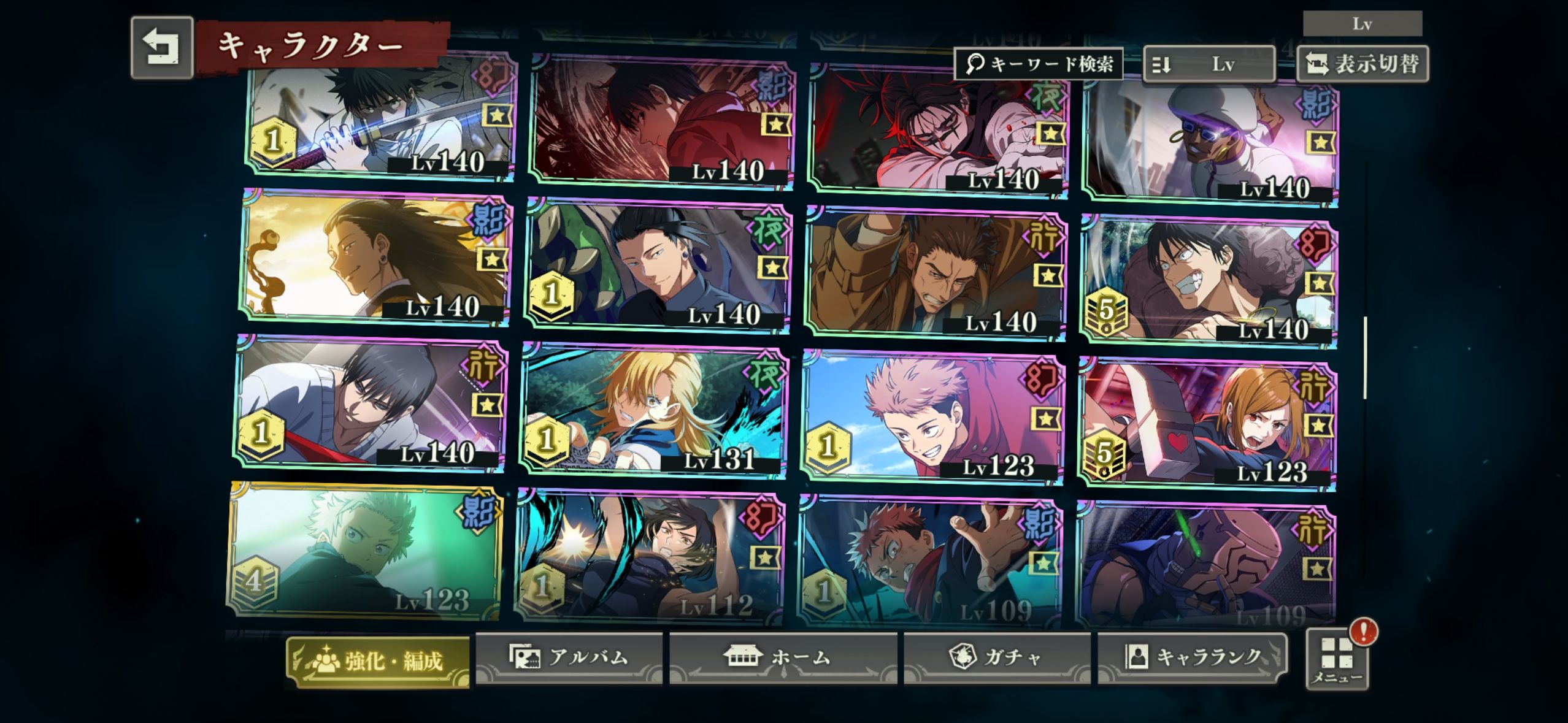
Task: Open the キーワード検索 keyword search
Action: pyautogui.click(x=1039, y=64)
